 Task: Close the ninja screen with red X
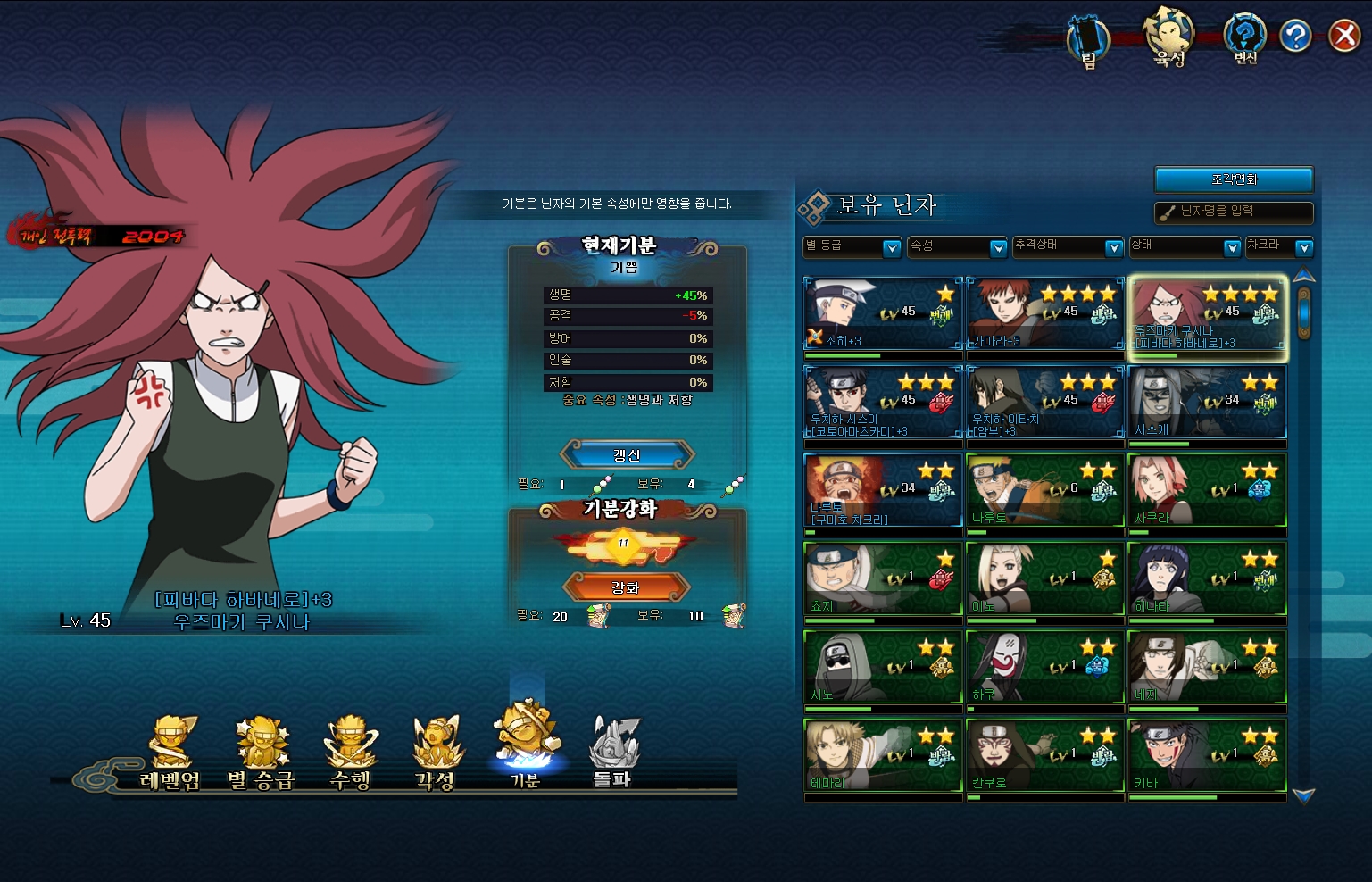[x=1343, y=36]
